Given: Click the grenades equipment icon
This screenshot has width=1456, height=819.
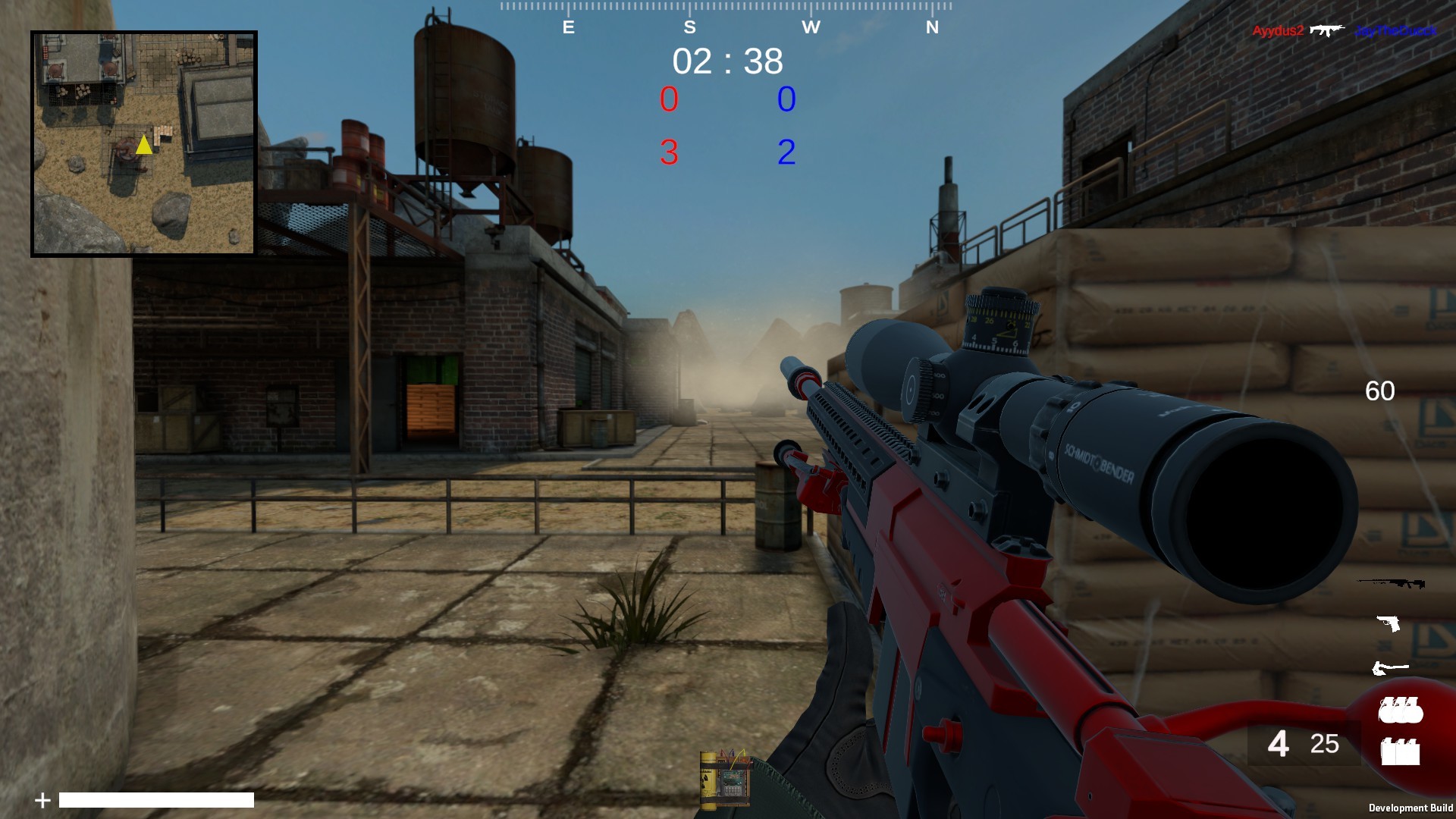Looking at the screenshot, I should coord(1401,711).
